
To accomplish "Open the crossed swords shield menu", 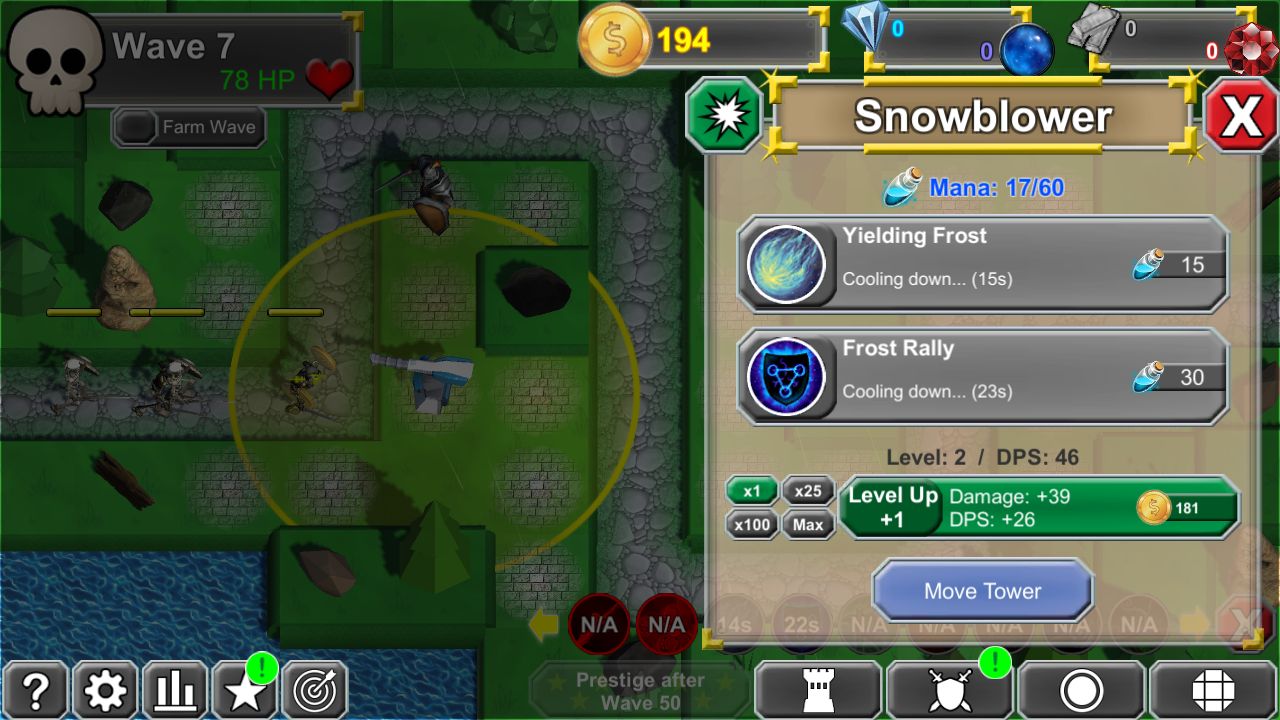I will click(949, 690).
